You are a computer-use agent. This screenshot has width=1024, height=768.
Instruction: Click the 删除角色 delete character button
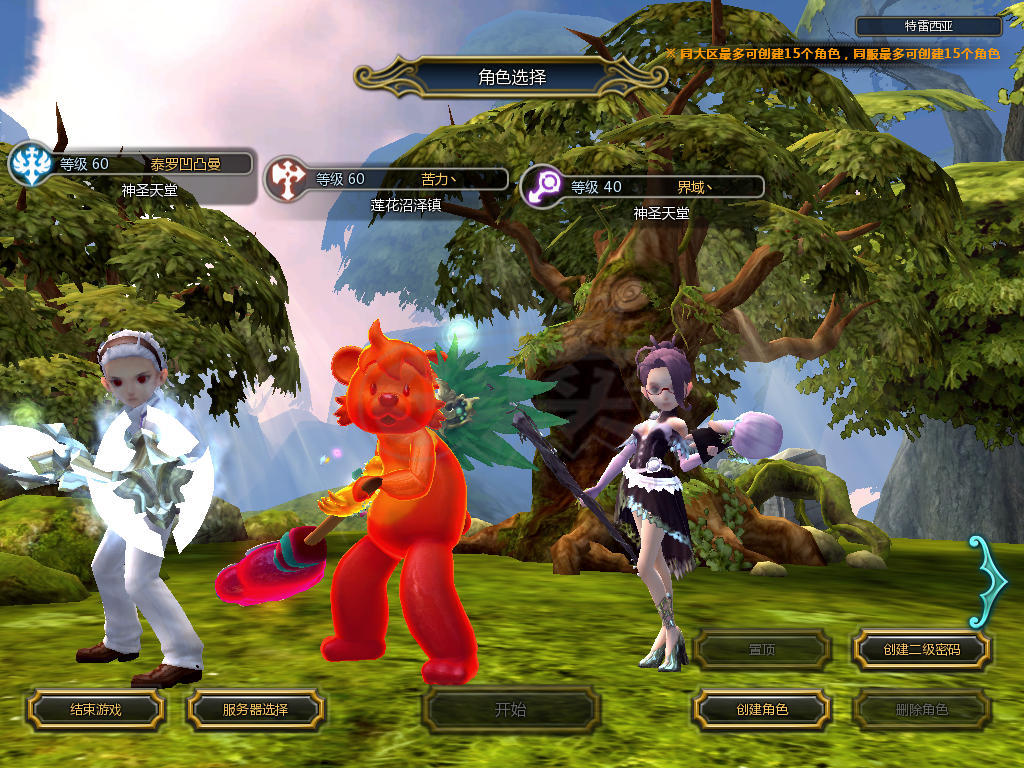coord(921,710)
